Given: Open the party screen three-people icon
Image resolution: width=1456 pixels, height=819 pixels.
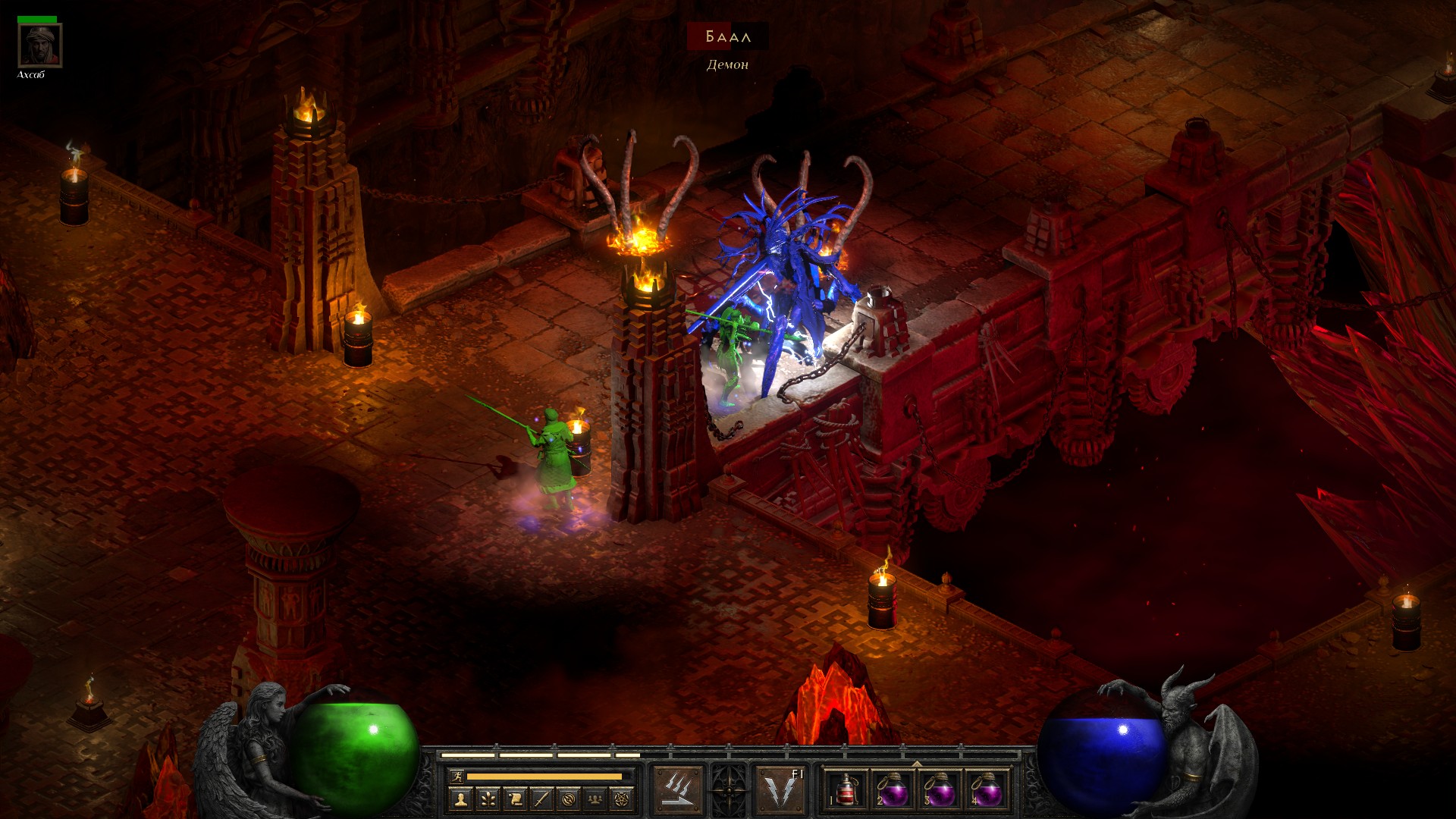Looking at the screenshot, I should [596, 799].
